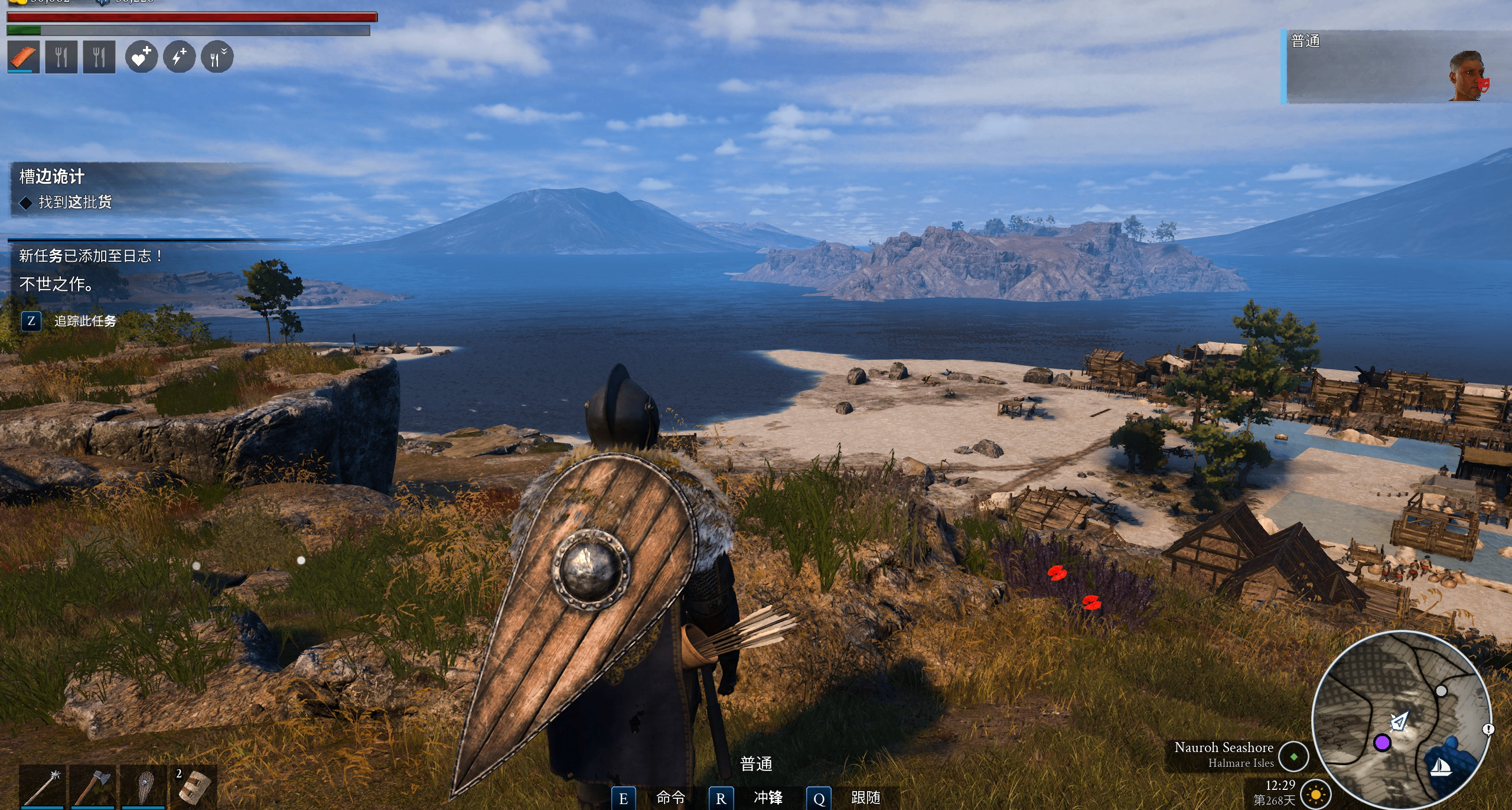The width and height of the screenshot is (1512, 810).
Task: Click the grey dot marker on minimap
Action: (1441, 691)
